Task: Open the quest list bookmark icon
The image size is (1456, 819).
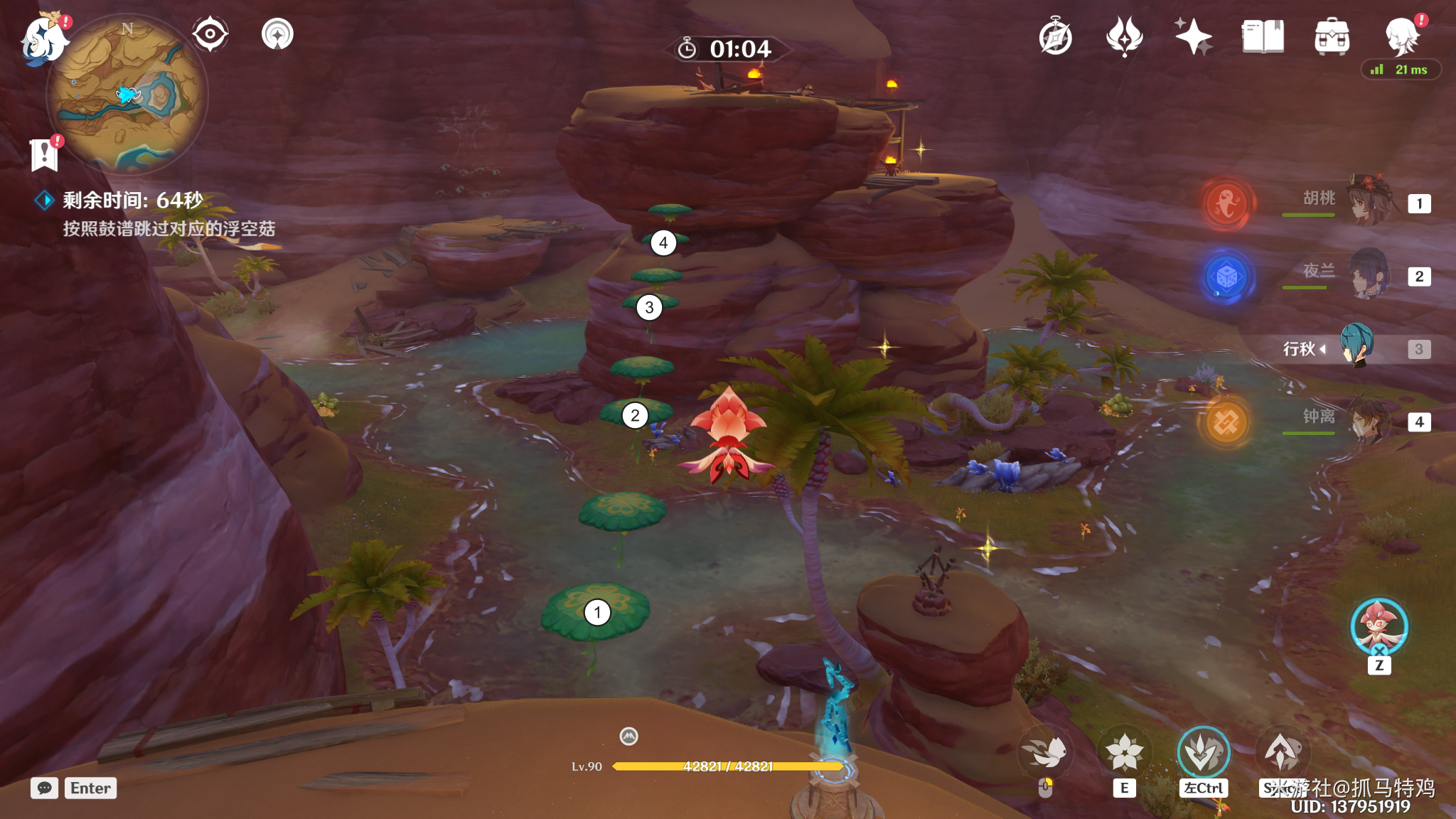Action: tap(44, 154)
